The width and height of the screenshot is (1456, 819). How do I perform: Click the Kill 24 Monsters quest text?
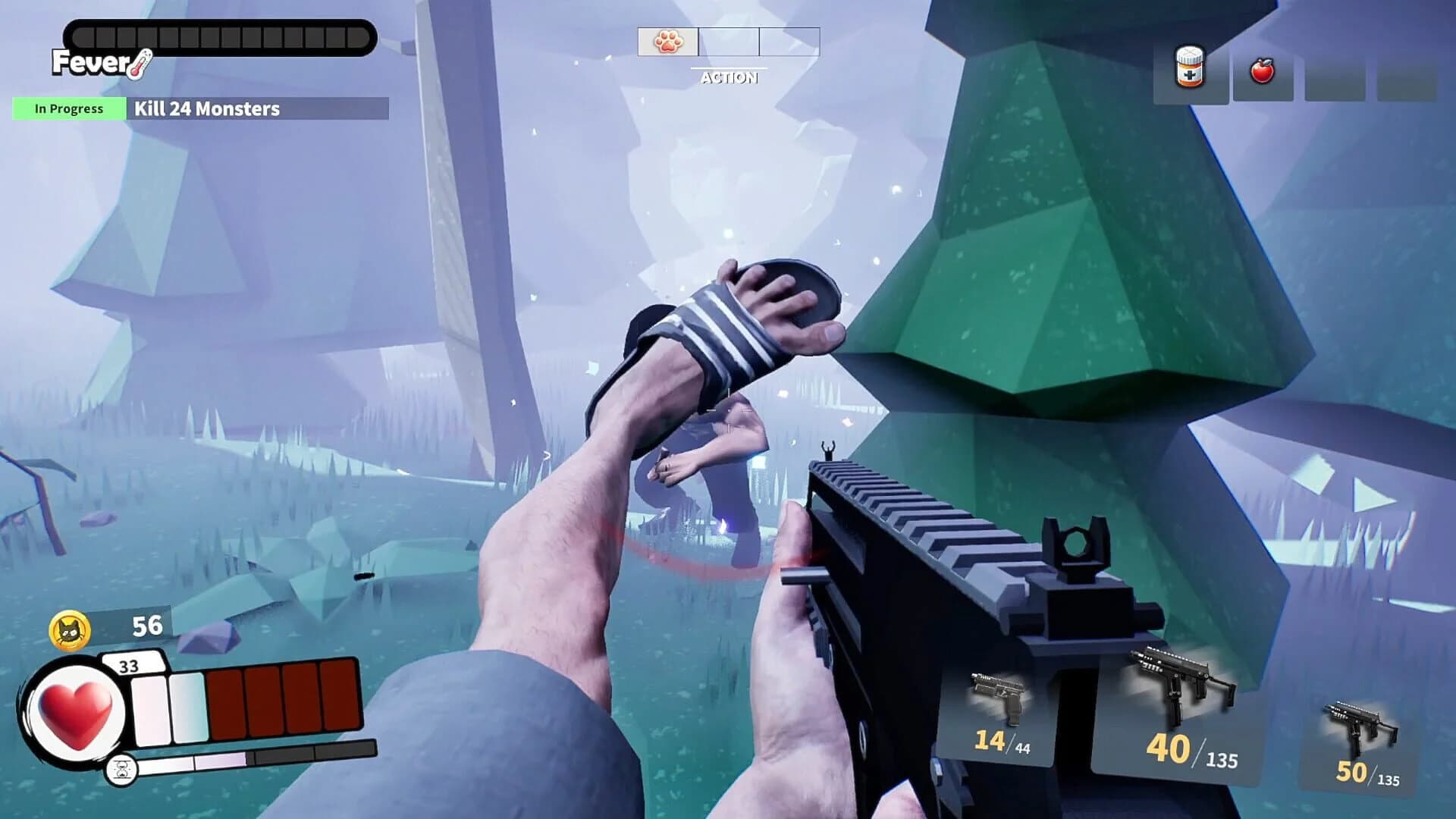[206, 108]
